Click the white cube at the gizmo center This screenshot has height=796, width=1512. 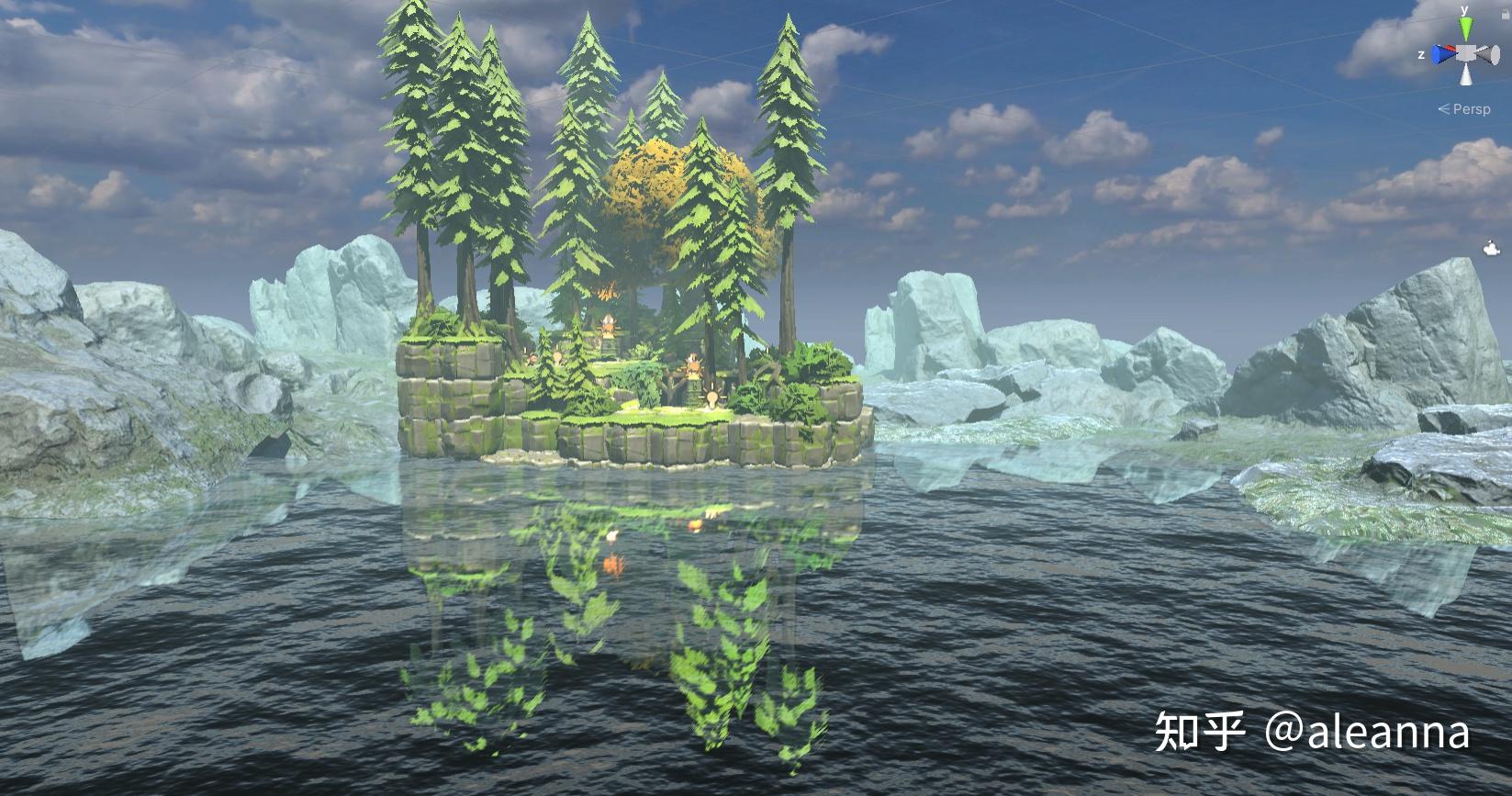coord(1465,53)
